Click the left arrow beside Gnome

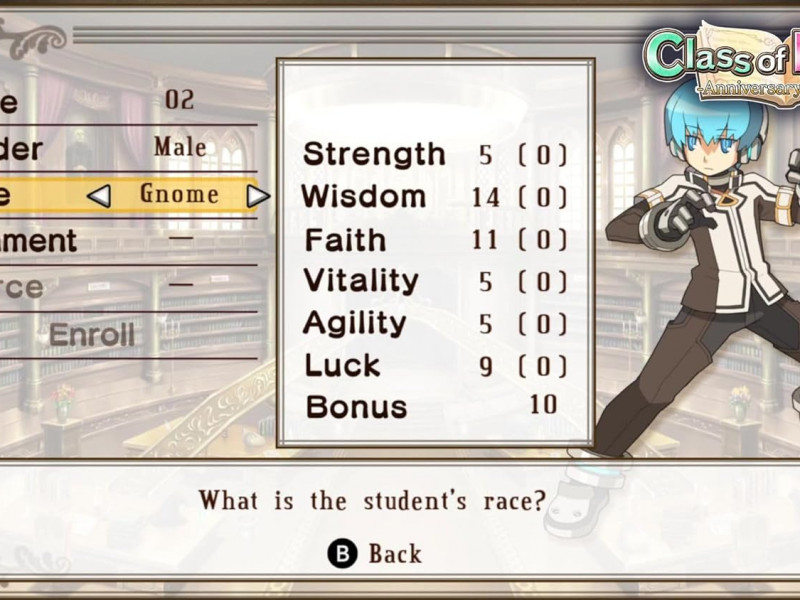[98, 196]
